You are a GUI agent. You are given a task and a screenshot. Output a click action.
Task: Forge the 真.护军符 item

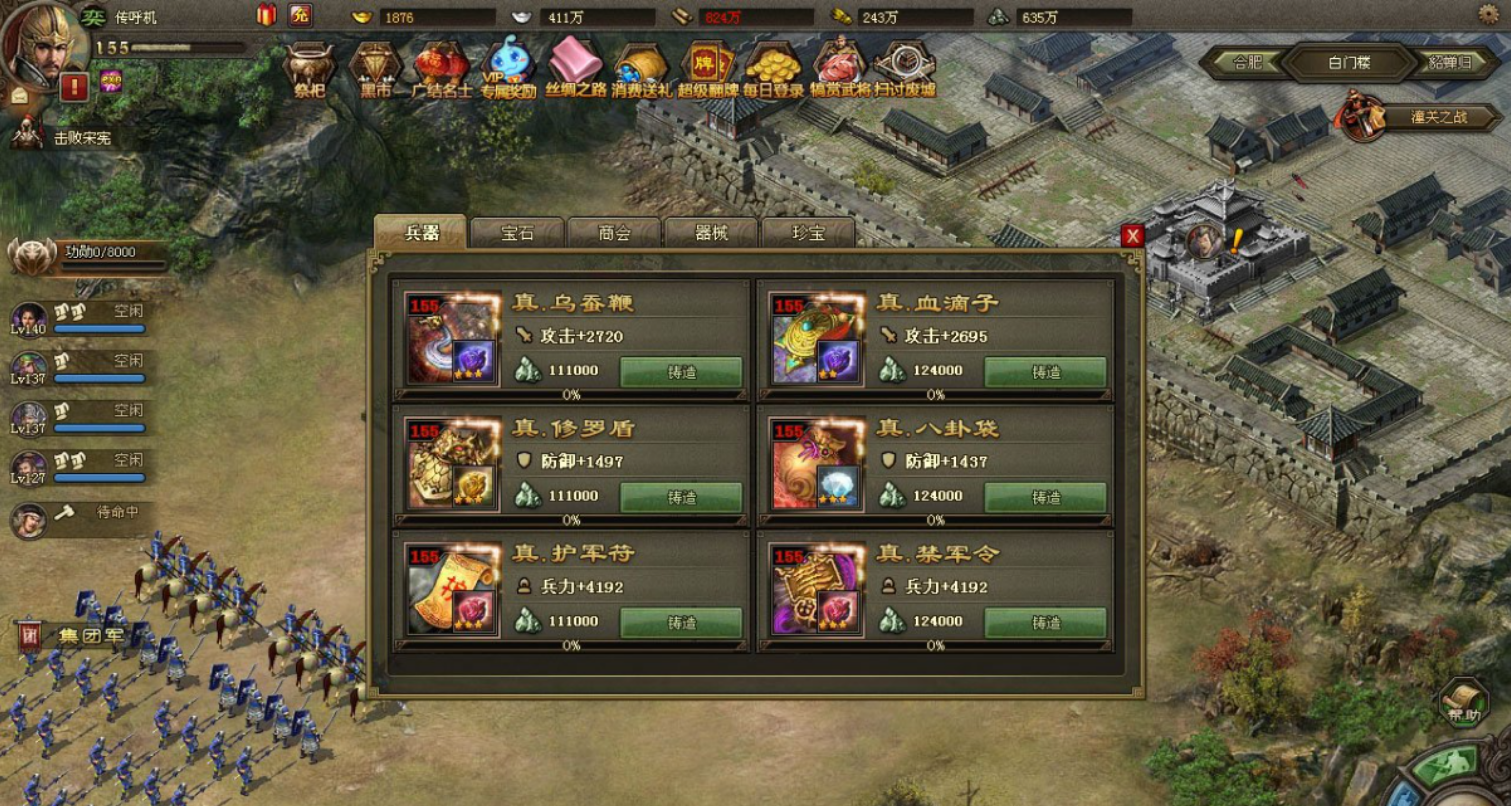tap(681, 622)
